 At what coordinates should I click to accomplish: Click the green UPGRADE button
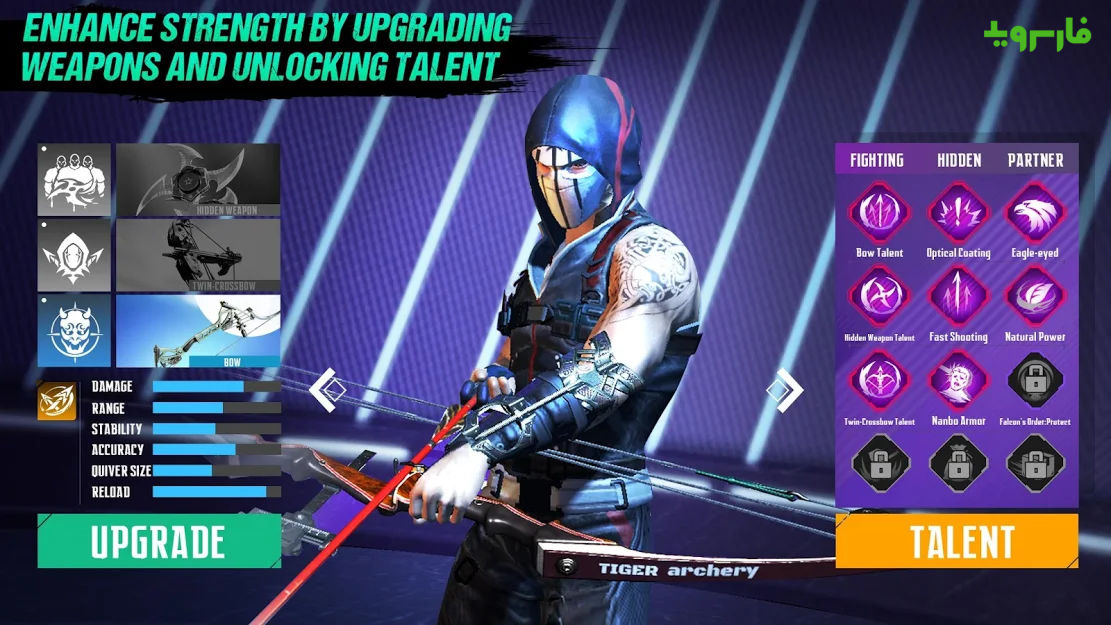click(x=159, y=541)
